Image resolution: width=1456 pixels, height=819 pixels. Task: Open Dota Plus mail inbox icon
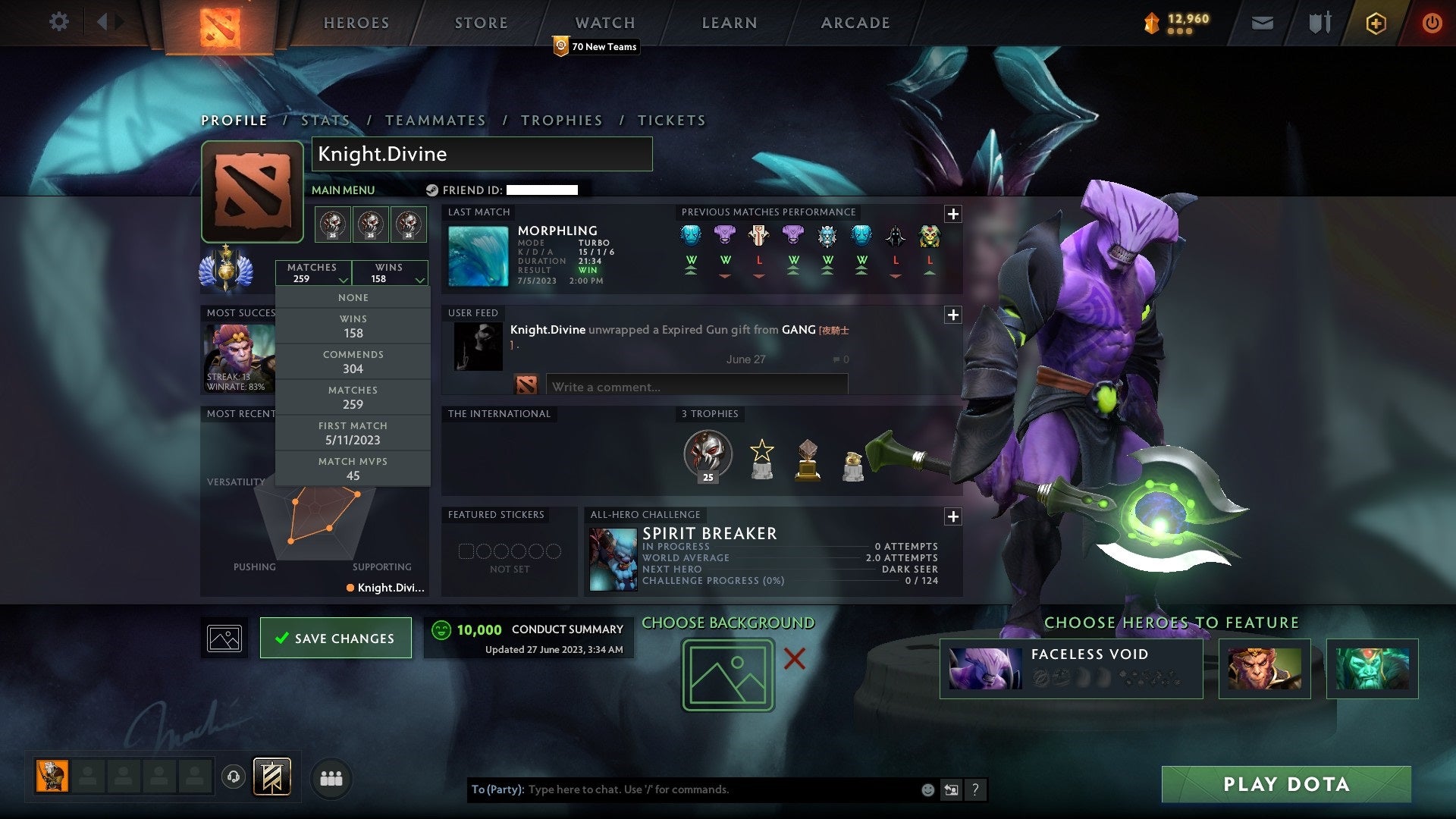pyautogui.click(x=1263, y=23)
